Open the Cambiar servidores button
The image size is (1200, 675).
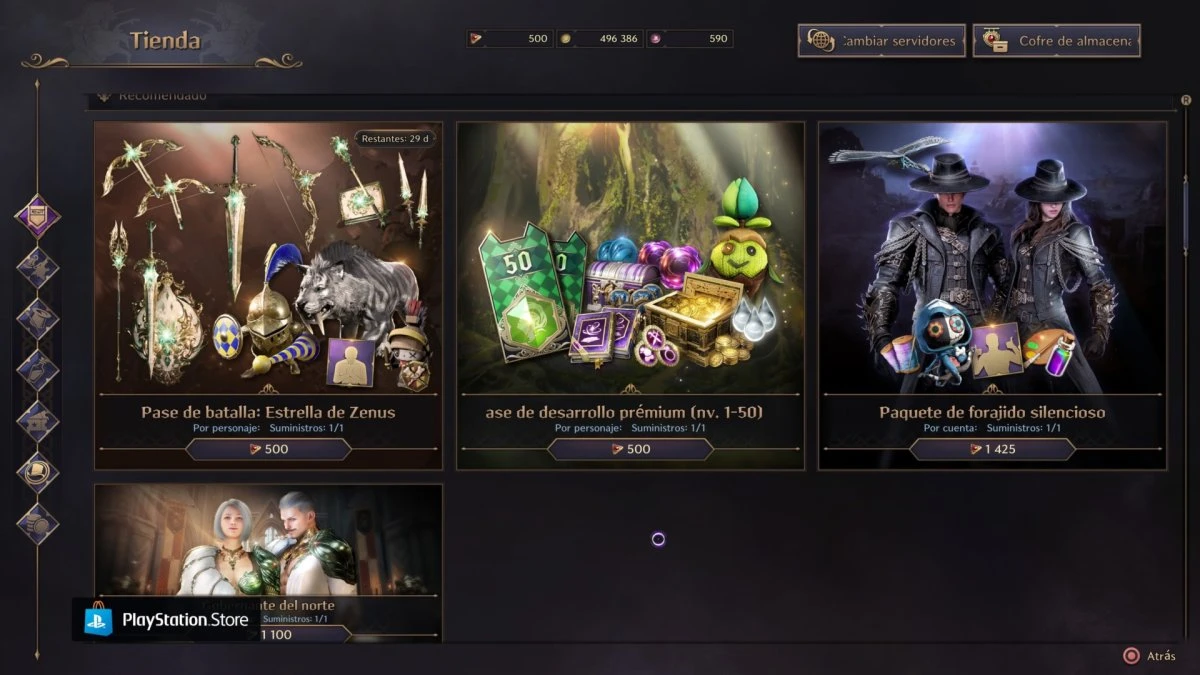[881, 41]
